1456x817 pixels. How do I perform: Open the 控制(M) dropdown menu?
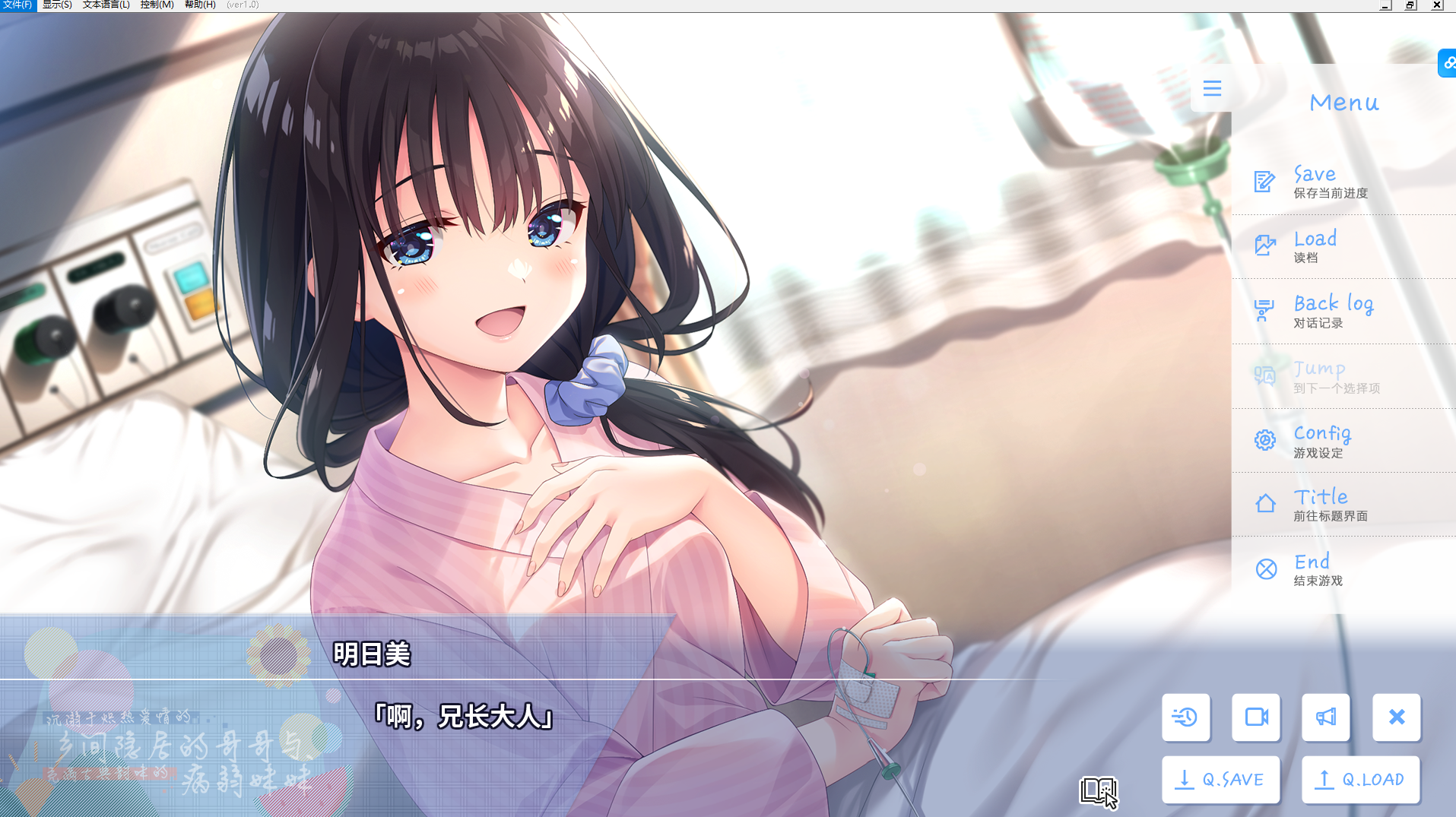tap(156, 5)
